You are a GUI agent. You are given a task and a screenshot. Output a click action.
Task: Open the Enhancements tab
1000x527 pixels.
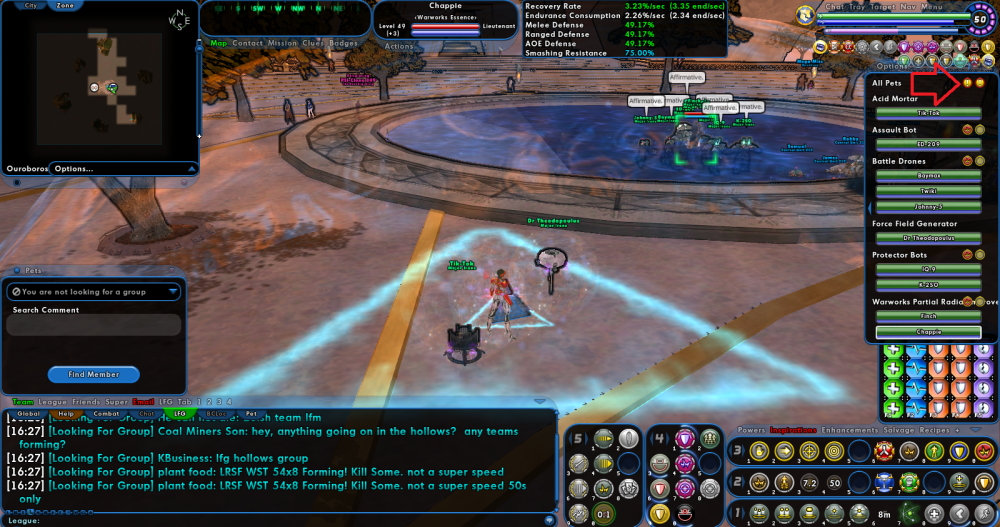tap(844, 430)
